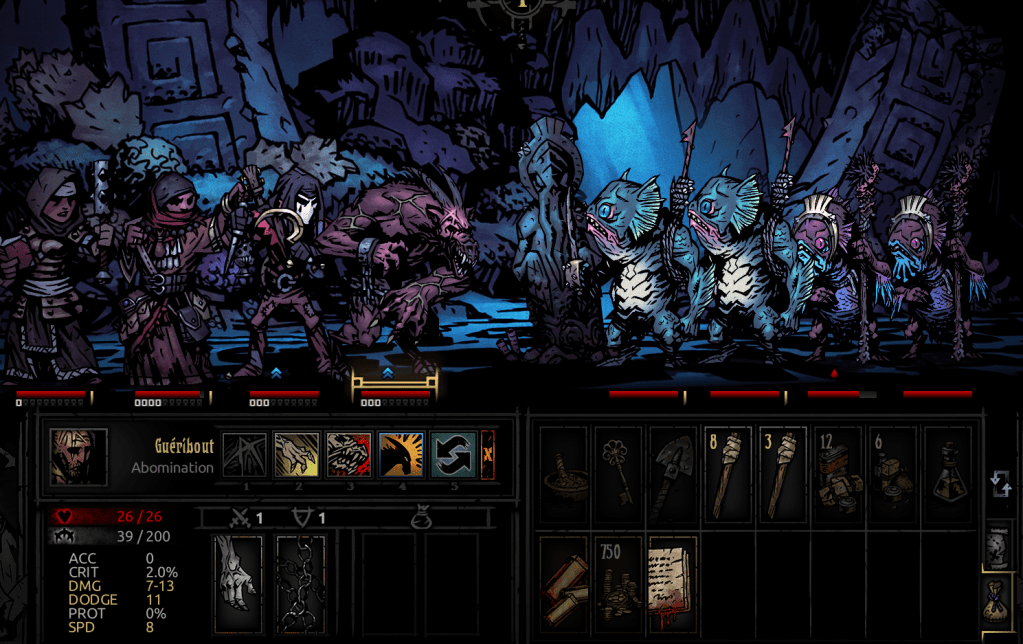Pass the turn with the X button
This screenshot has width=1023, height=644.
click(488, 455)
